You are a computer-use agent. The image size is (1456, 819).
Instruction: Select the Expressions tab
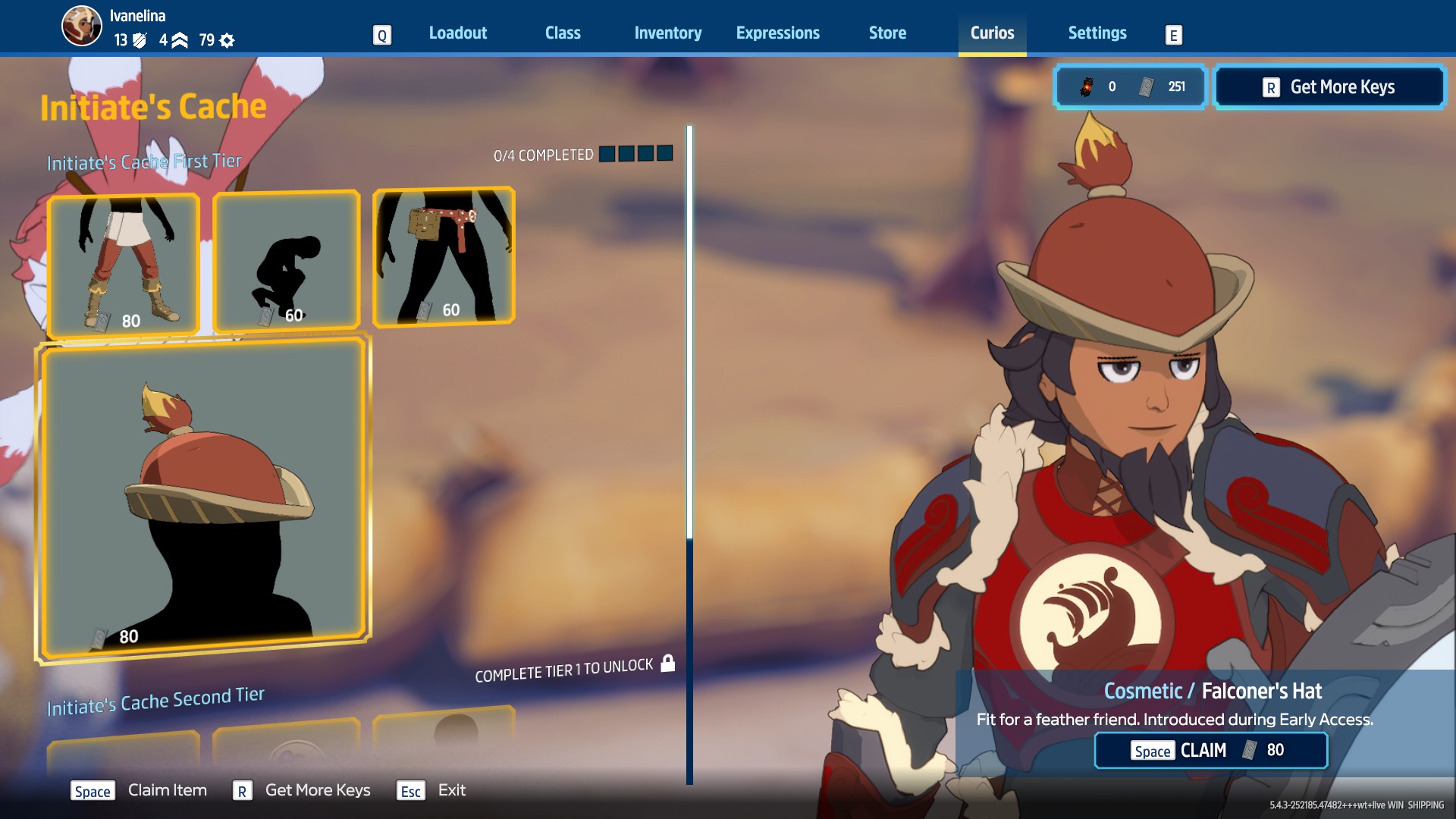[777, 33]
